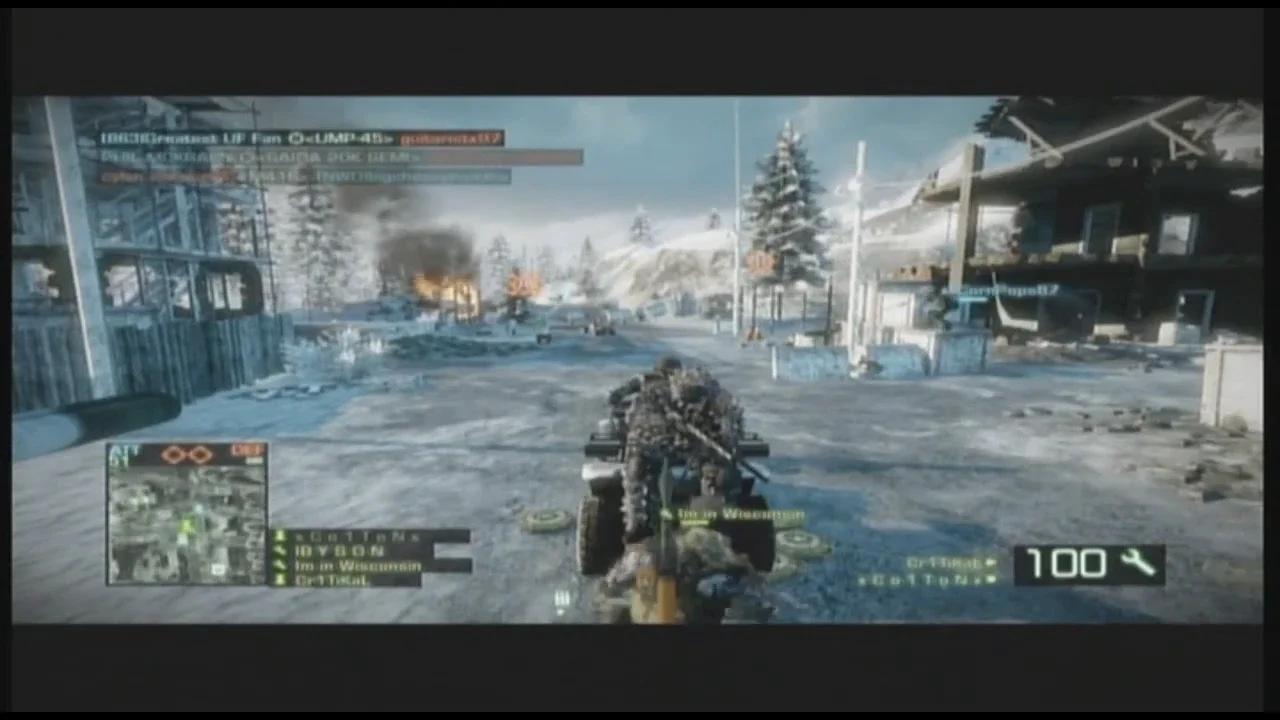Image resolution: width=1280 pixels, height=720 pixels.
Task: Click the wrench repair icon beside vehicle health
Action: click(x=1138, y=563)
